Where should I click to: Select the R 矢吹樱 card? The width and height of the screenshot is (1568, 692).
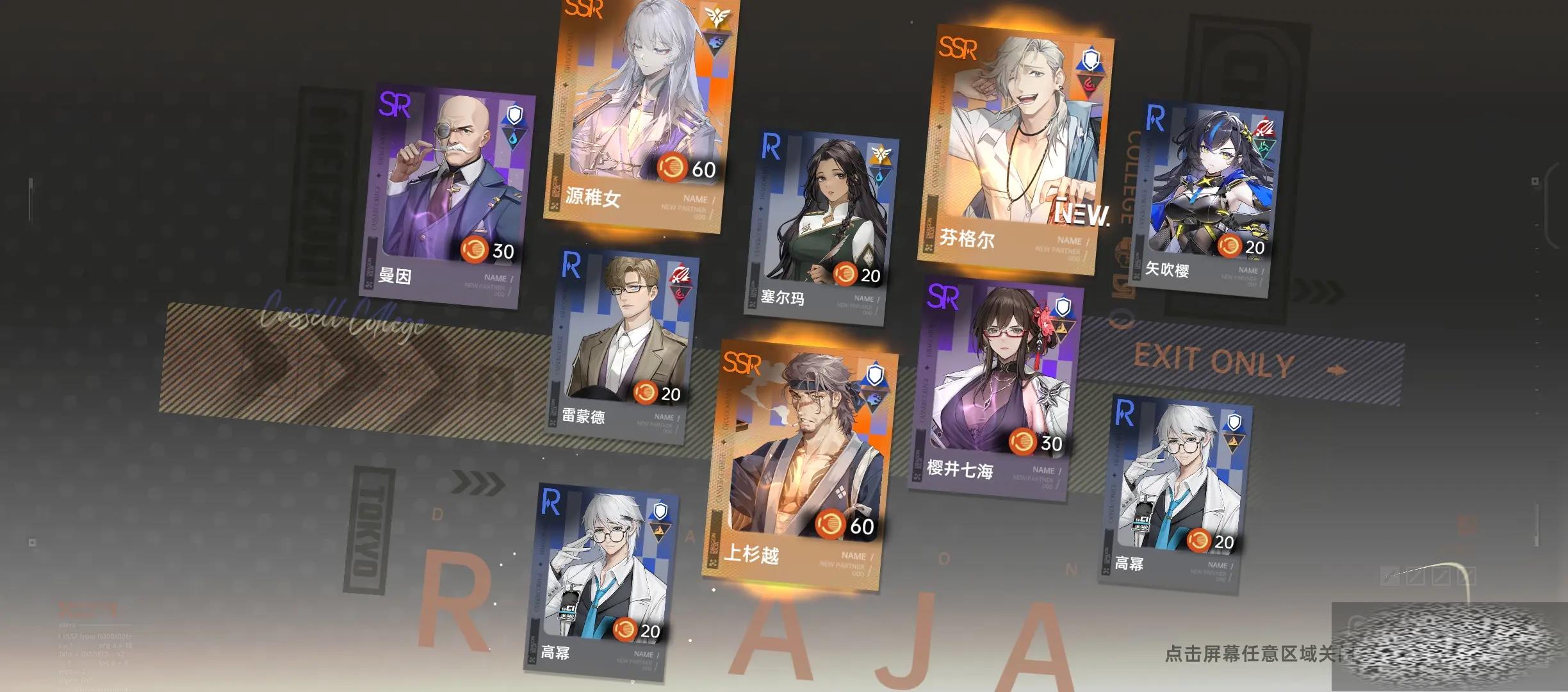(1207, 199)
